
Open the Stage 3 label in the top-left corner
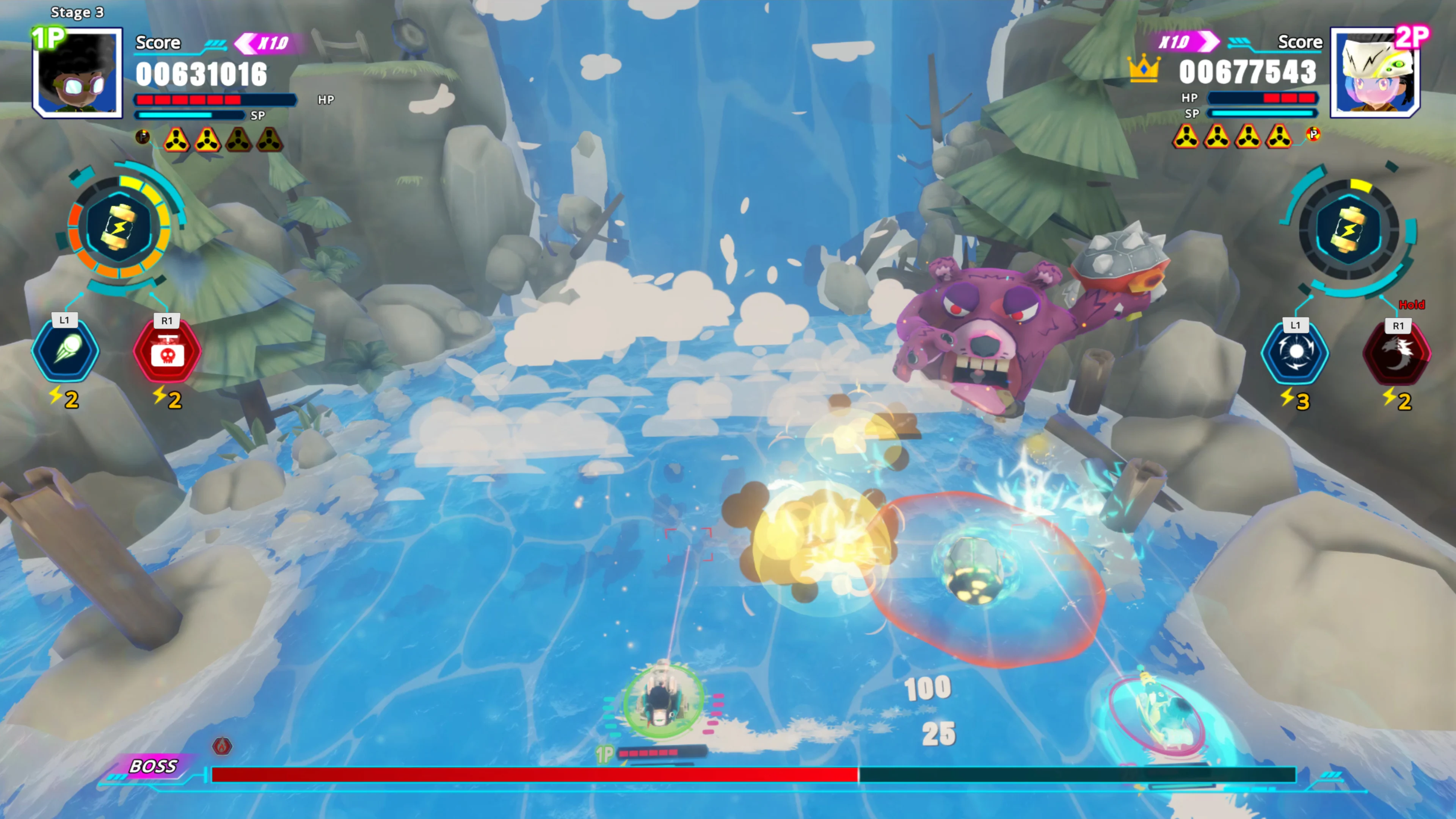(77, 12)
